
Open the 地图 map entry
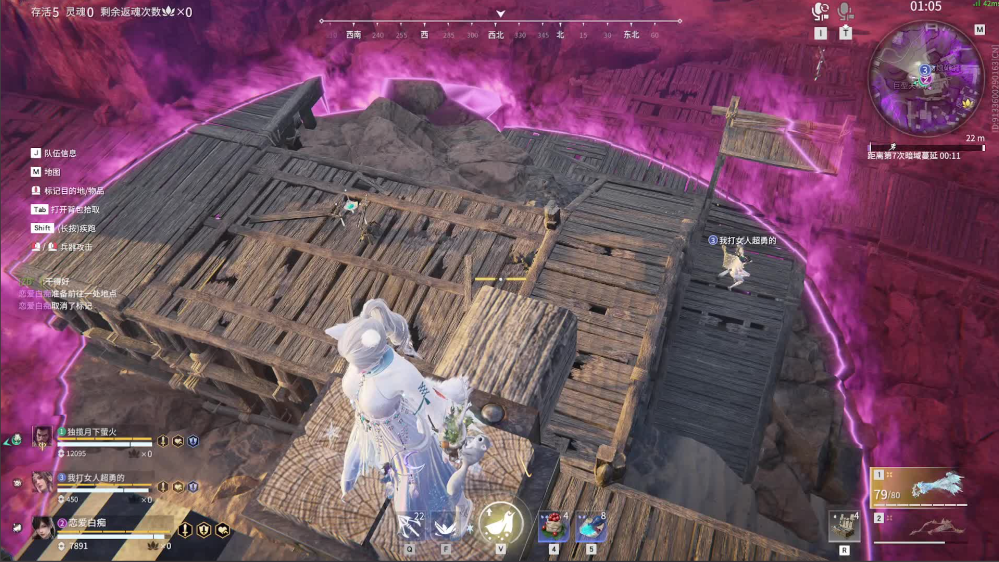(x=52, y=172)
